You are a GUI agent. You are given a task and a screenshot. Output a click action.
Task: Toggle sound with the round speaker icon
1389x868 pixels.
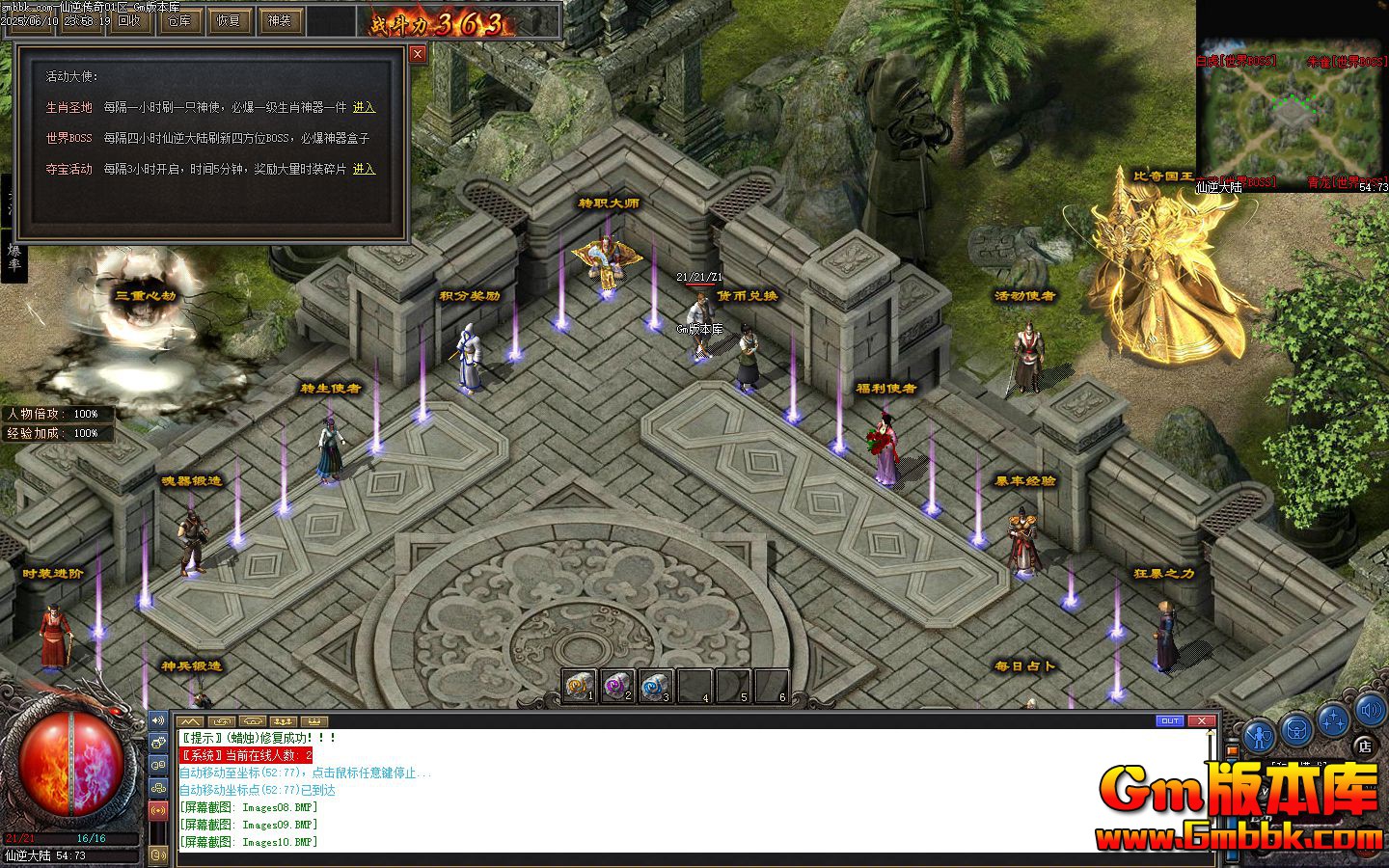(x=1371, y=713)
